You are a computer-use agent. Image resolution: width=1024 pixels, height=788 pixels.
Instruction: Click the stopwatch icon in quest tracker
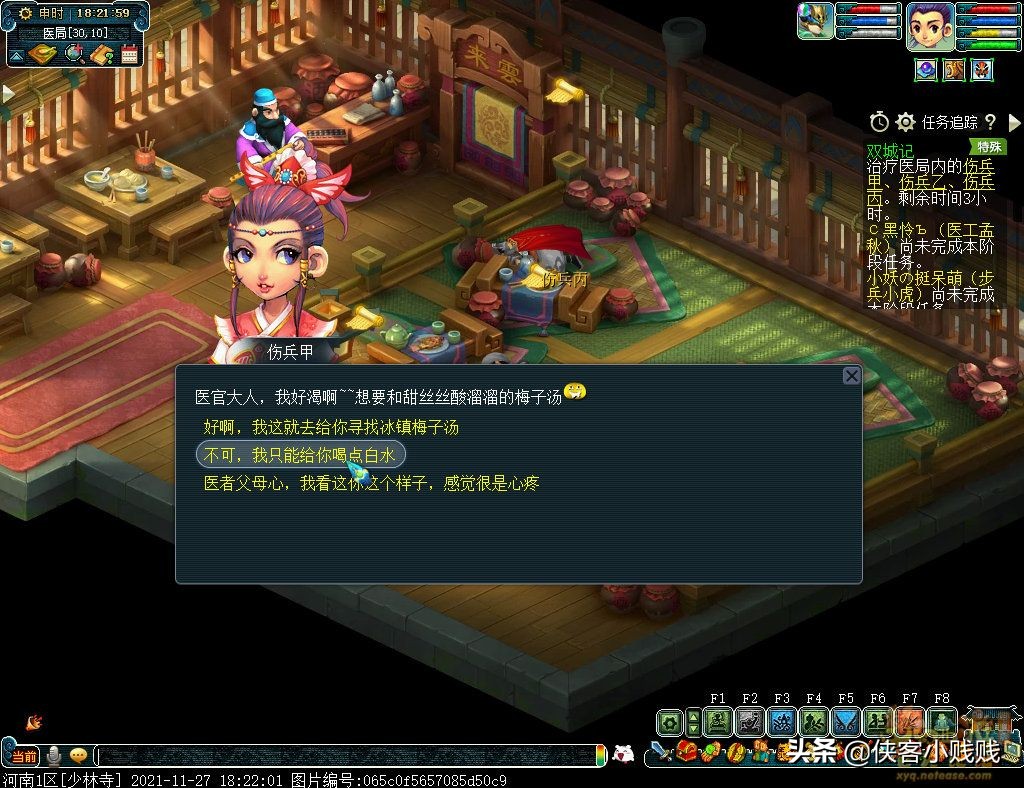pyautogui.click(x=879, y=122)
